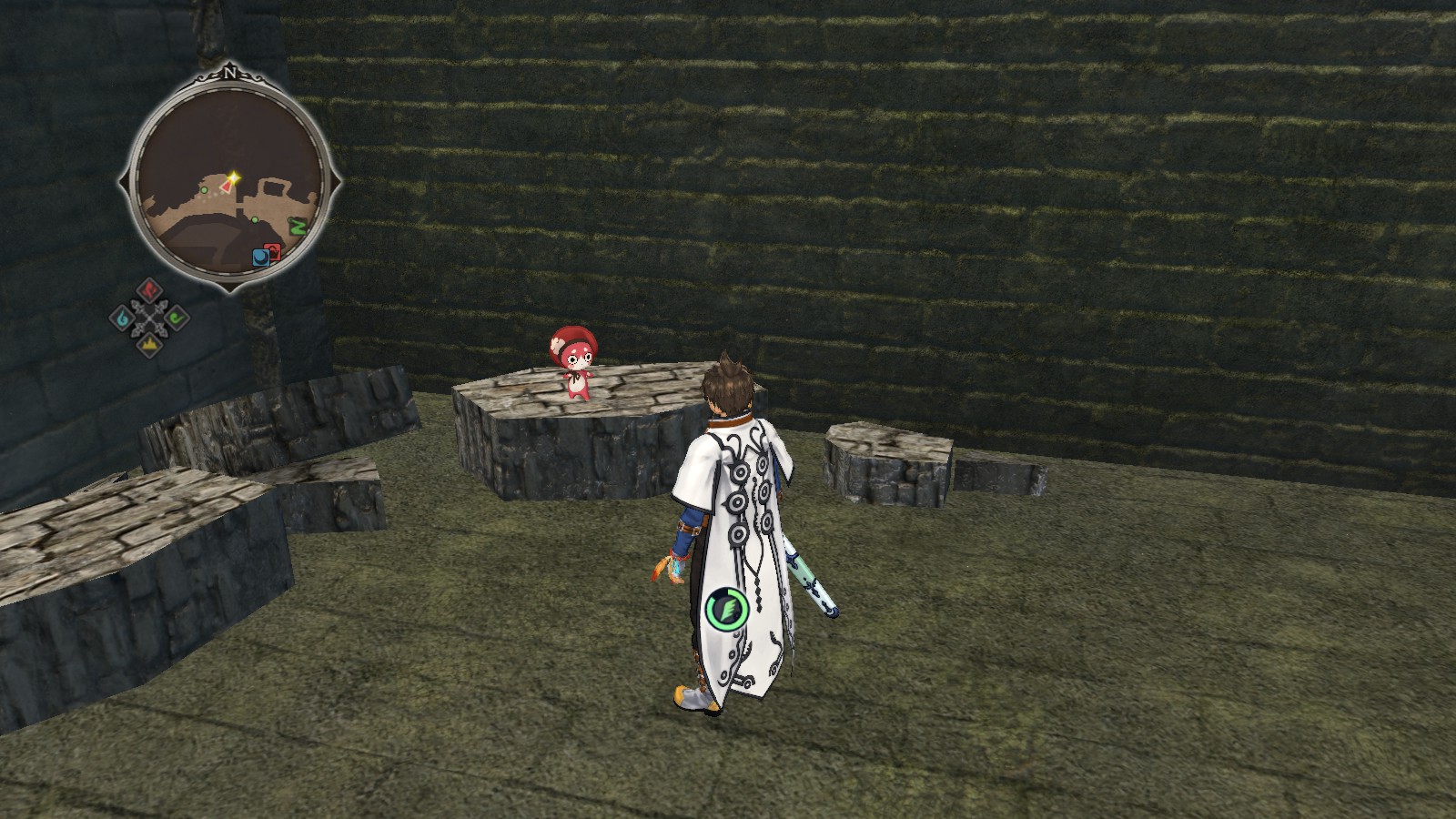Click the red player arrow on the minimap
Image resolution: width=1456 pixels, height=819 pixels.
226,187
